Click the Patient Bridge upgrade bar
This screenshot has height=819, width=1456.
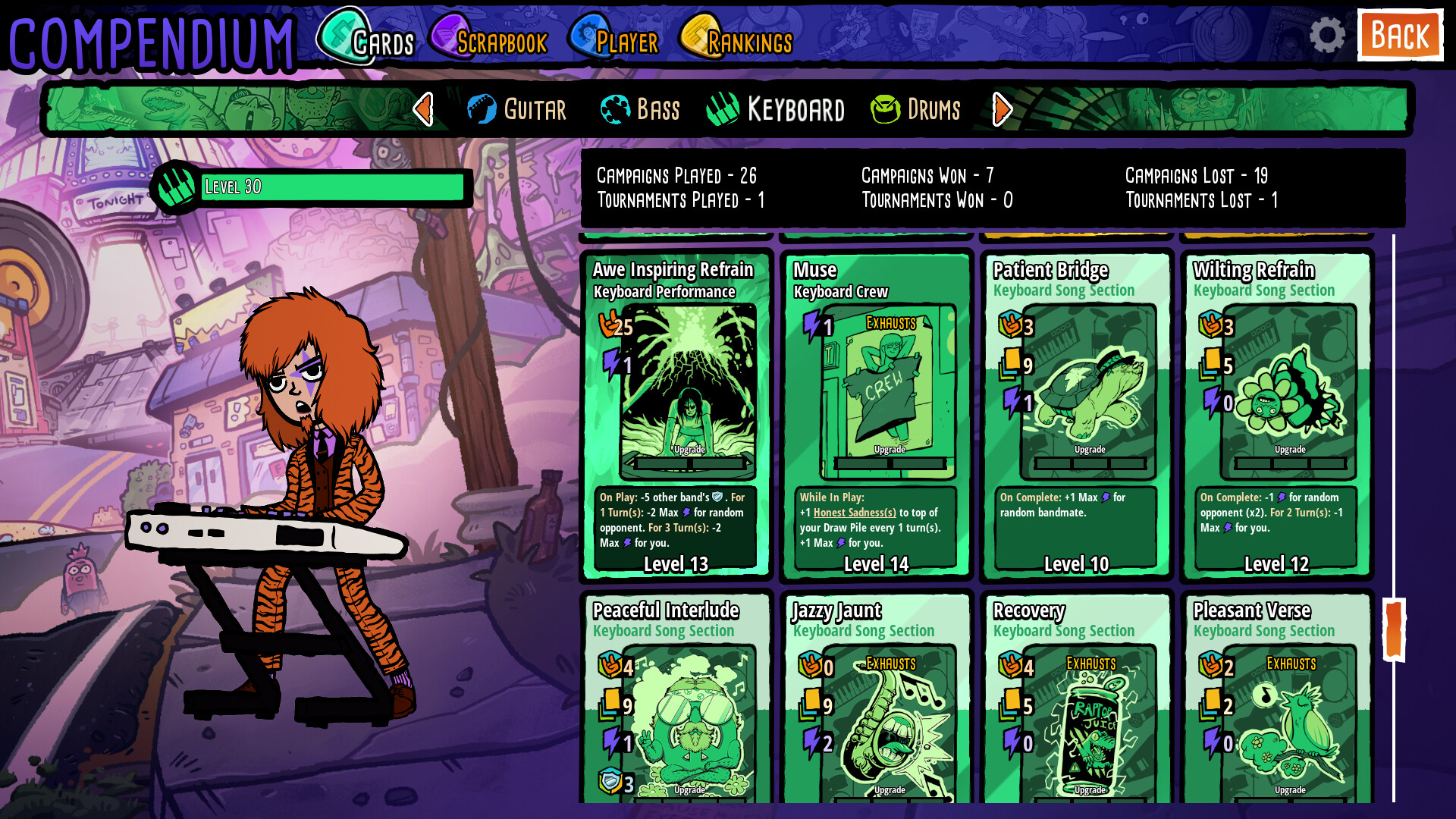pos(1090,463)
